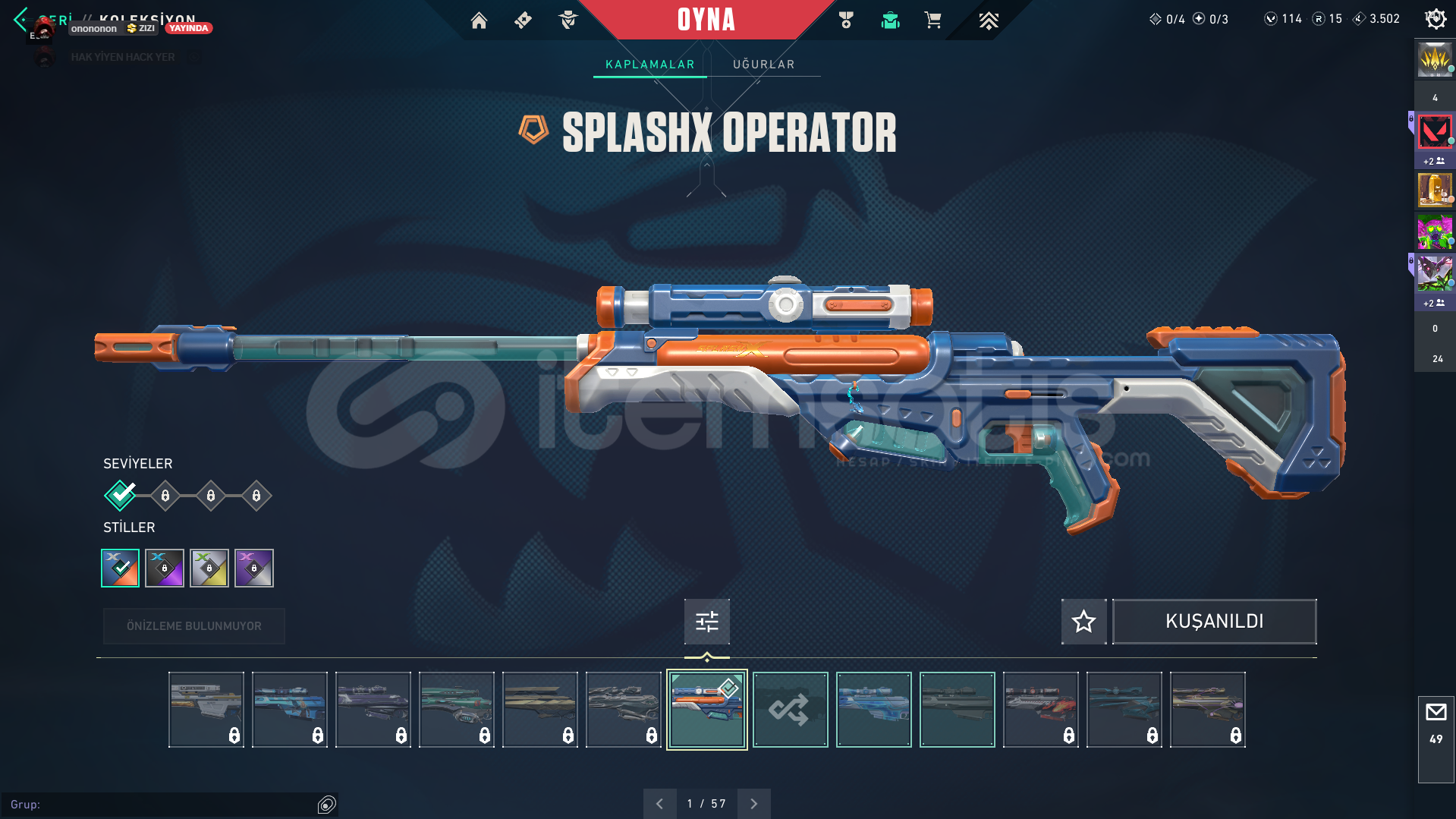Viewport: 1456px width, 819px height.
Task: Go to the home screen icon
Action: click(479, 20)
